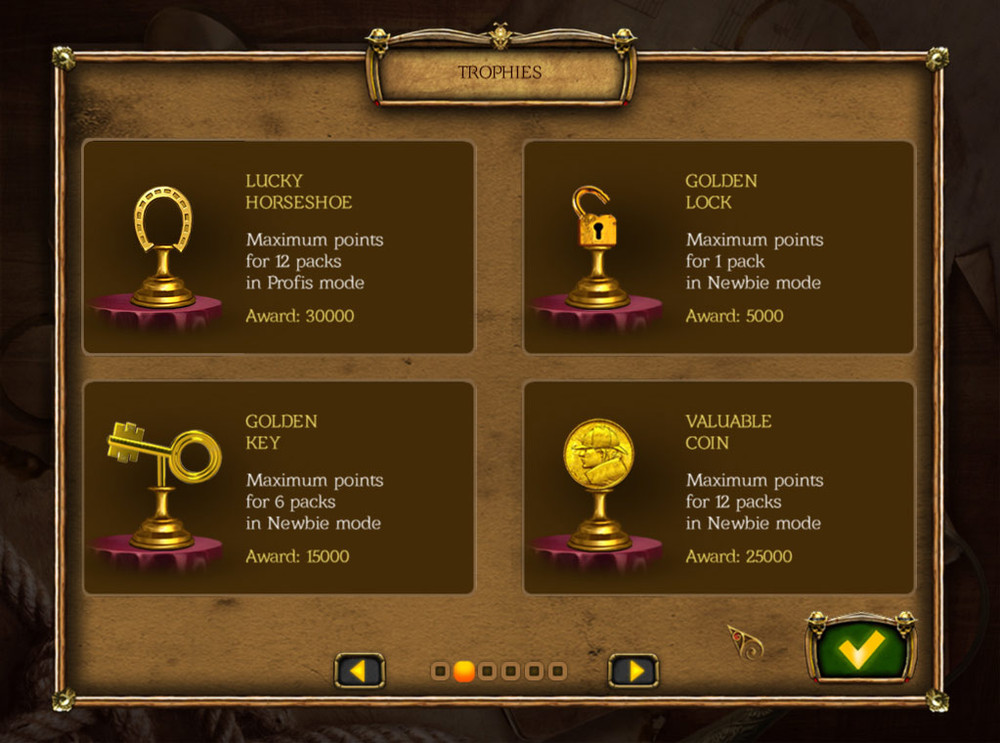Click the highlighted orange page dot
Screen dimensions: 1000x743
click(x=464, y=671)
